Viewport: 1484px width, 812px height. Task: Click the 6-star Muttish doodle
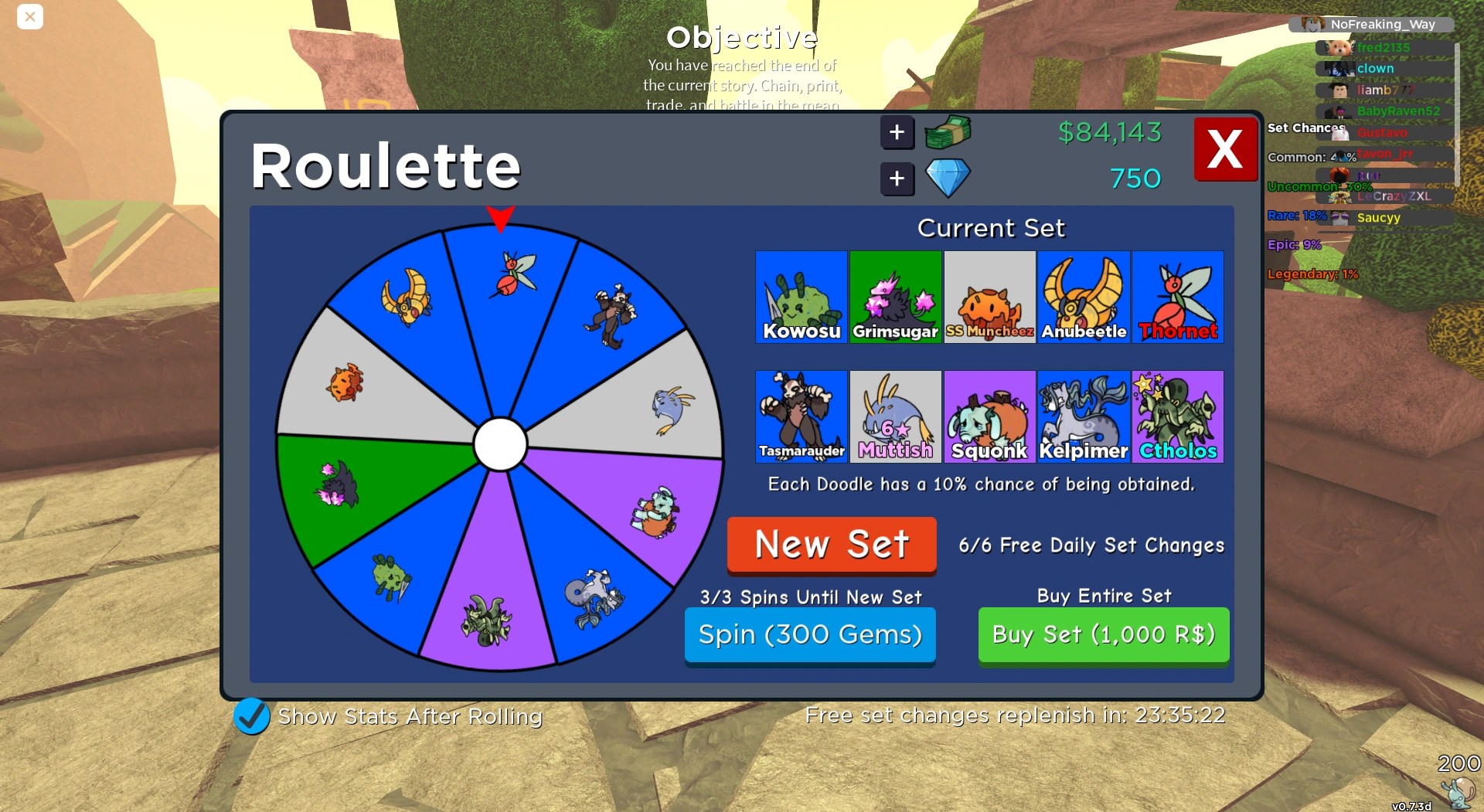(895, 416)
